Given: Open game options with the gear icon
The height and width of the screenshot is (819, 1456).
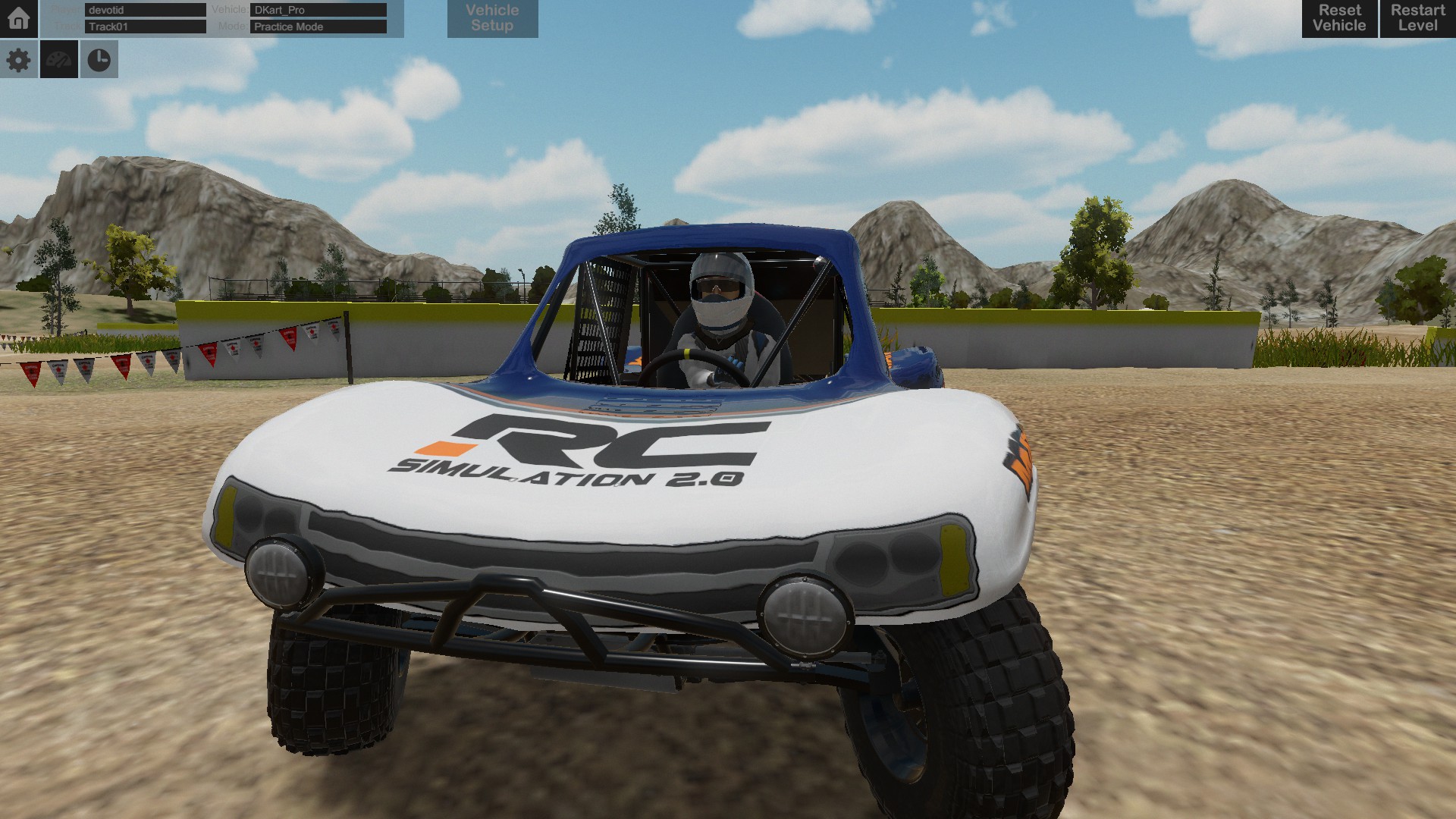Looking at the screenshot, I should tap(18, 59).
